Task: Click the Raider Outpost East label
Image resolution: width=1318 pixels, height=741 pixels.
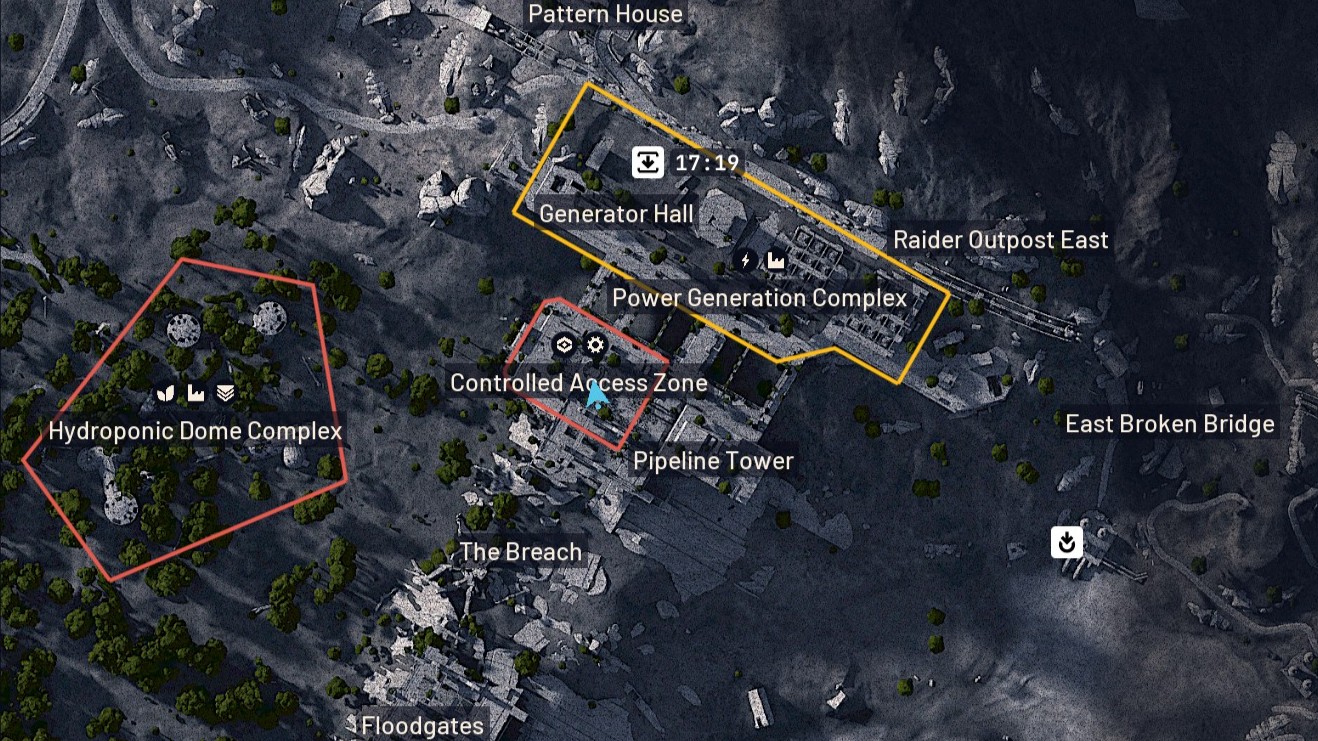Action: pos(1001,239)
